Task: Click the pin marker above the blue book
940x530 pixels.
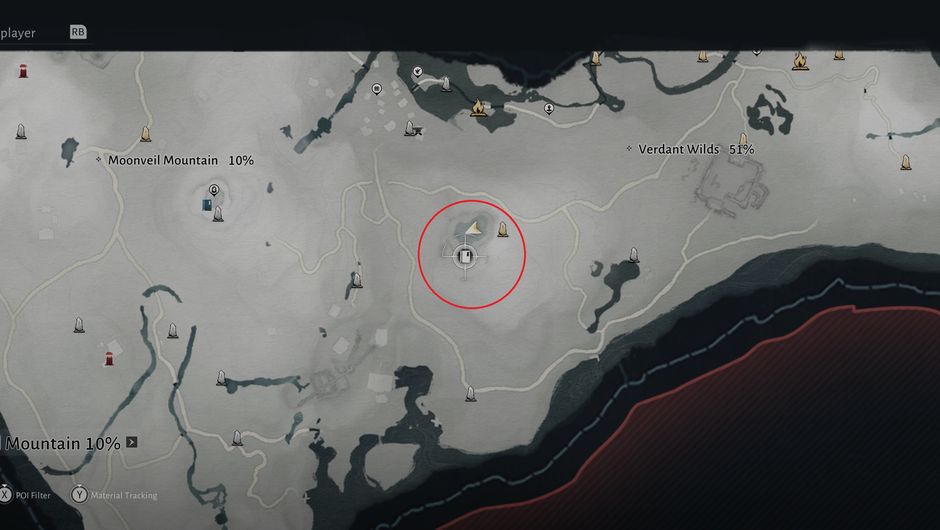Action: [214, 190]
